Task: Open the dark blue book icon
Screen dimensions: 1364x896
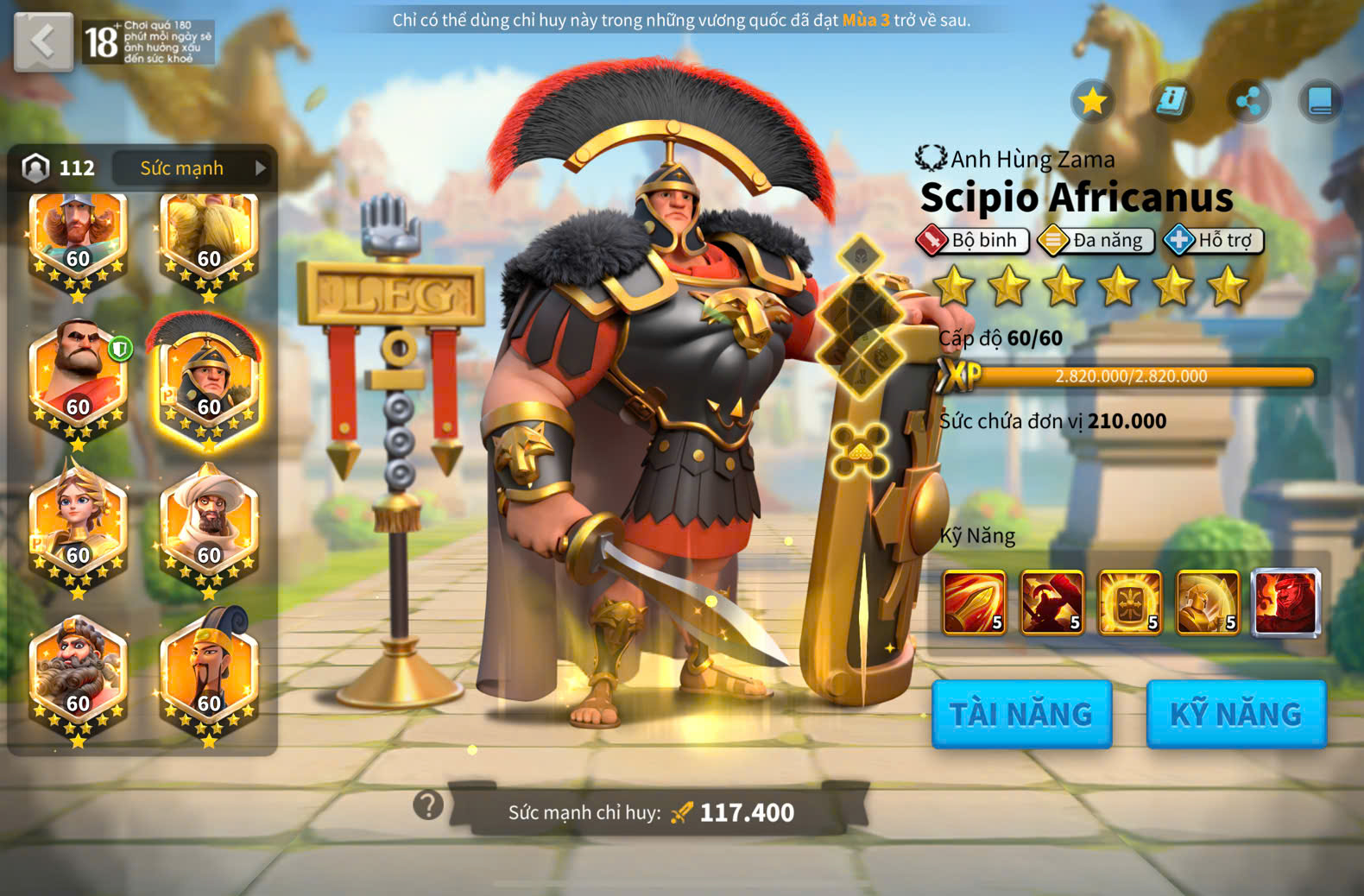Action: pyautogui.click(x=1320, y=101)
